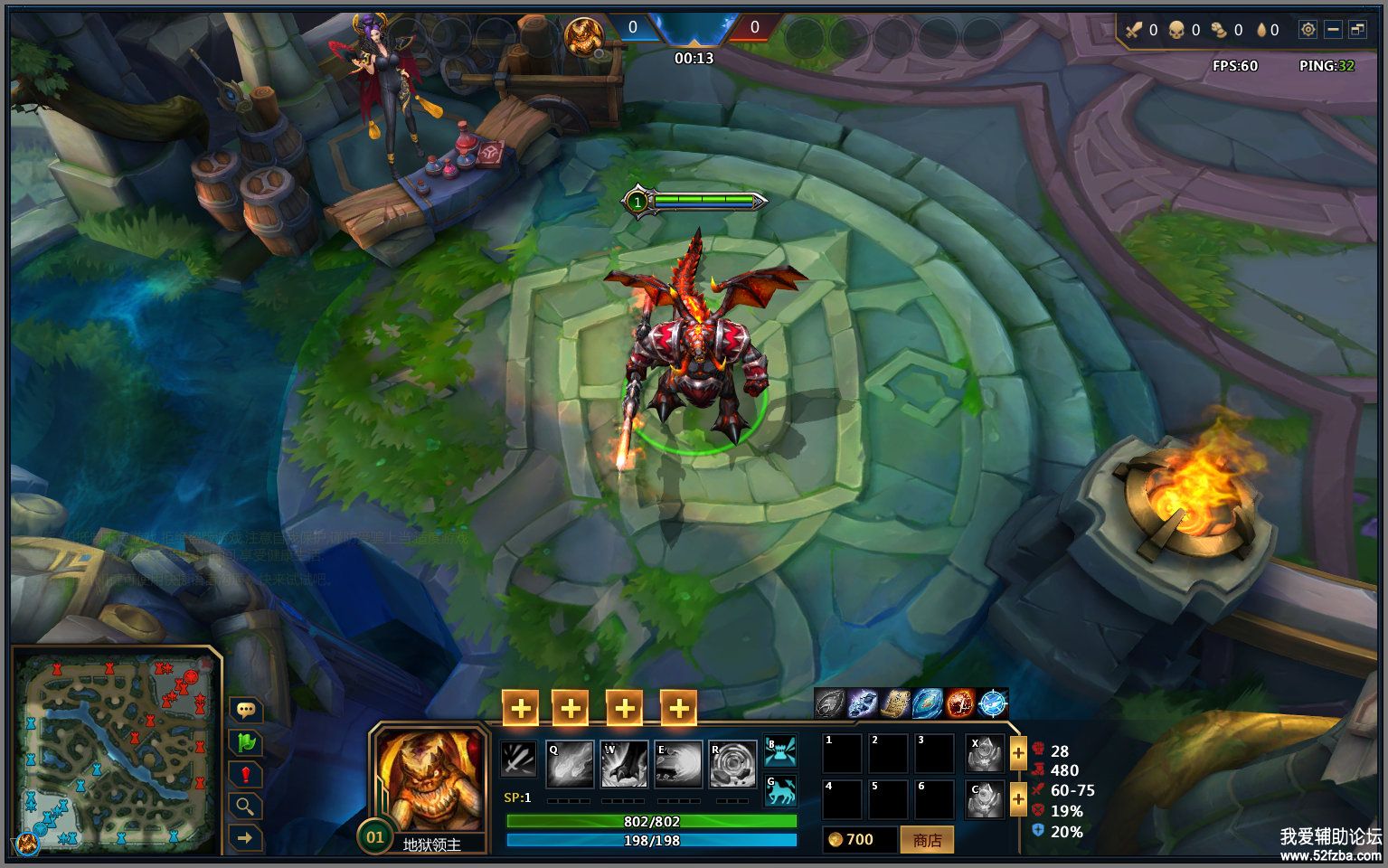Activate the B recall icon
The width and height of the screenshot is (1388, 868).
click(x=779, y=751)
